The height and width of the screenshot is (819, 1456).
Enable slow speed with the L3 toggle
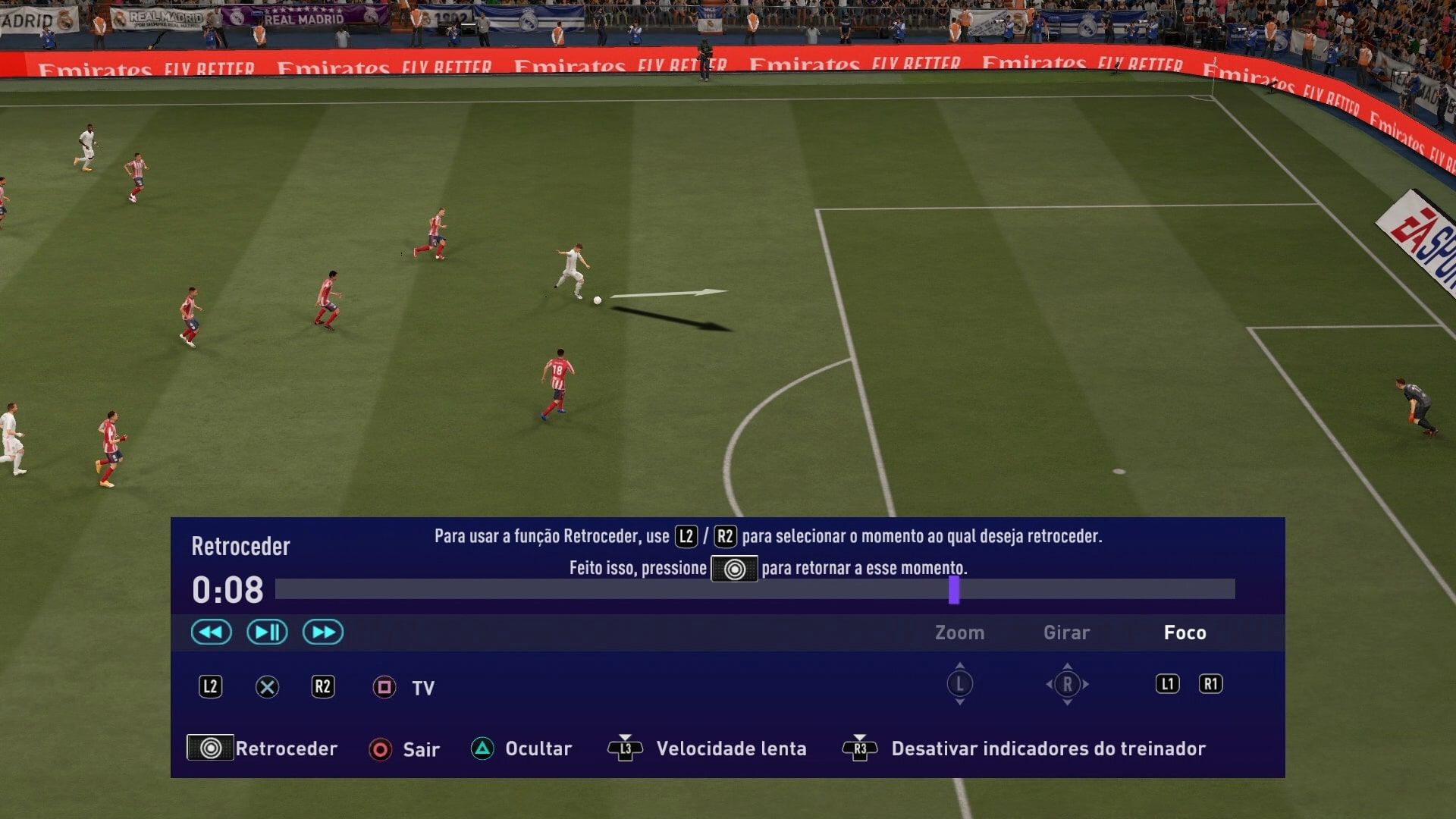click(624, 748)
